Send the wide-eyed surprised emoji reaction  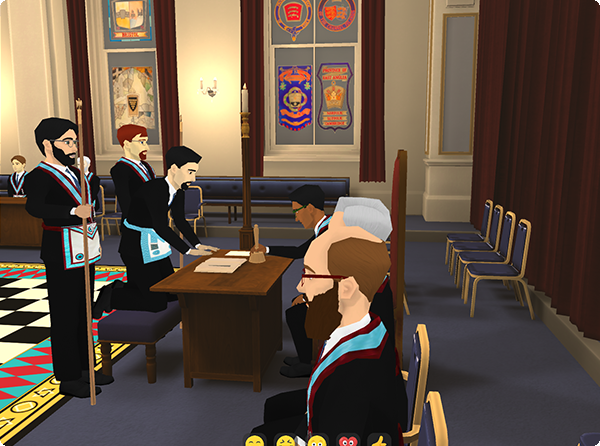317,441
